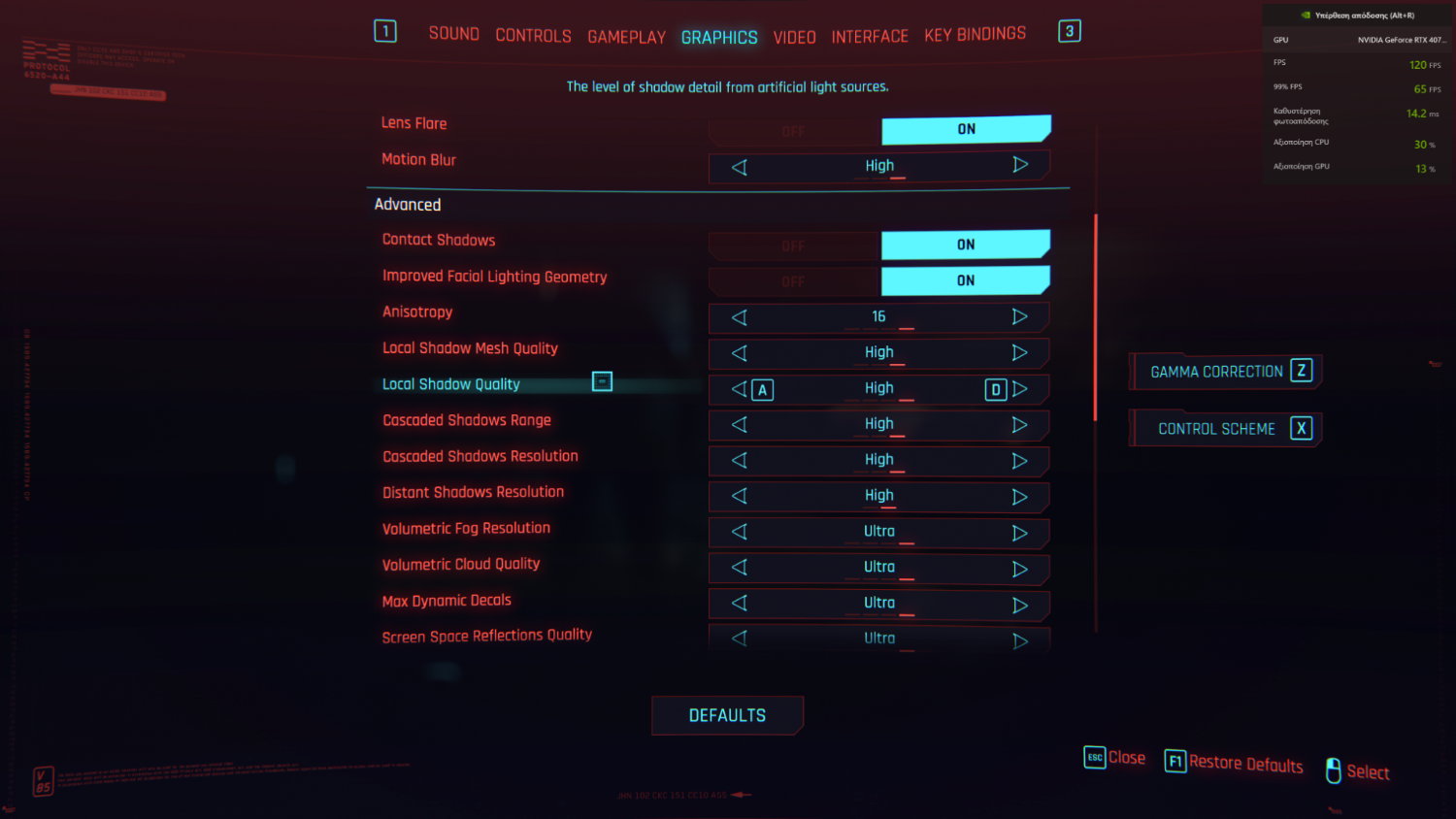This screenshot has height=819, width=1456.
Task: Close the settings menu
Action: click(x=1115, y=758)
